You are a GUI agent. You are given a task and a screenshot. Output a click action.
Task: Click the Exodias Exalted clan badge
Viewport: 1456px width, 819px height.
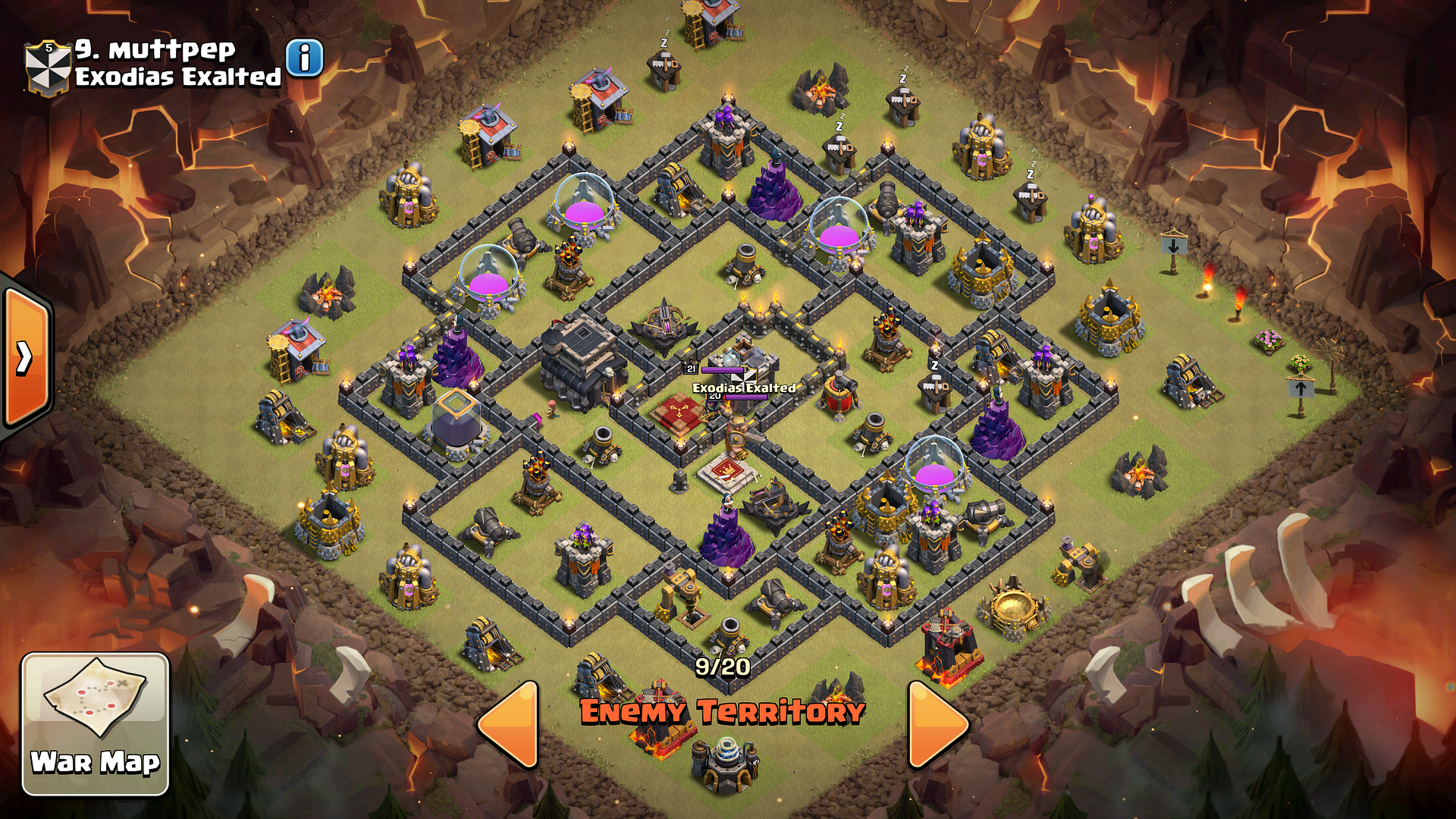pyautogui.click(x=48, y=67)
